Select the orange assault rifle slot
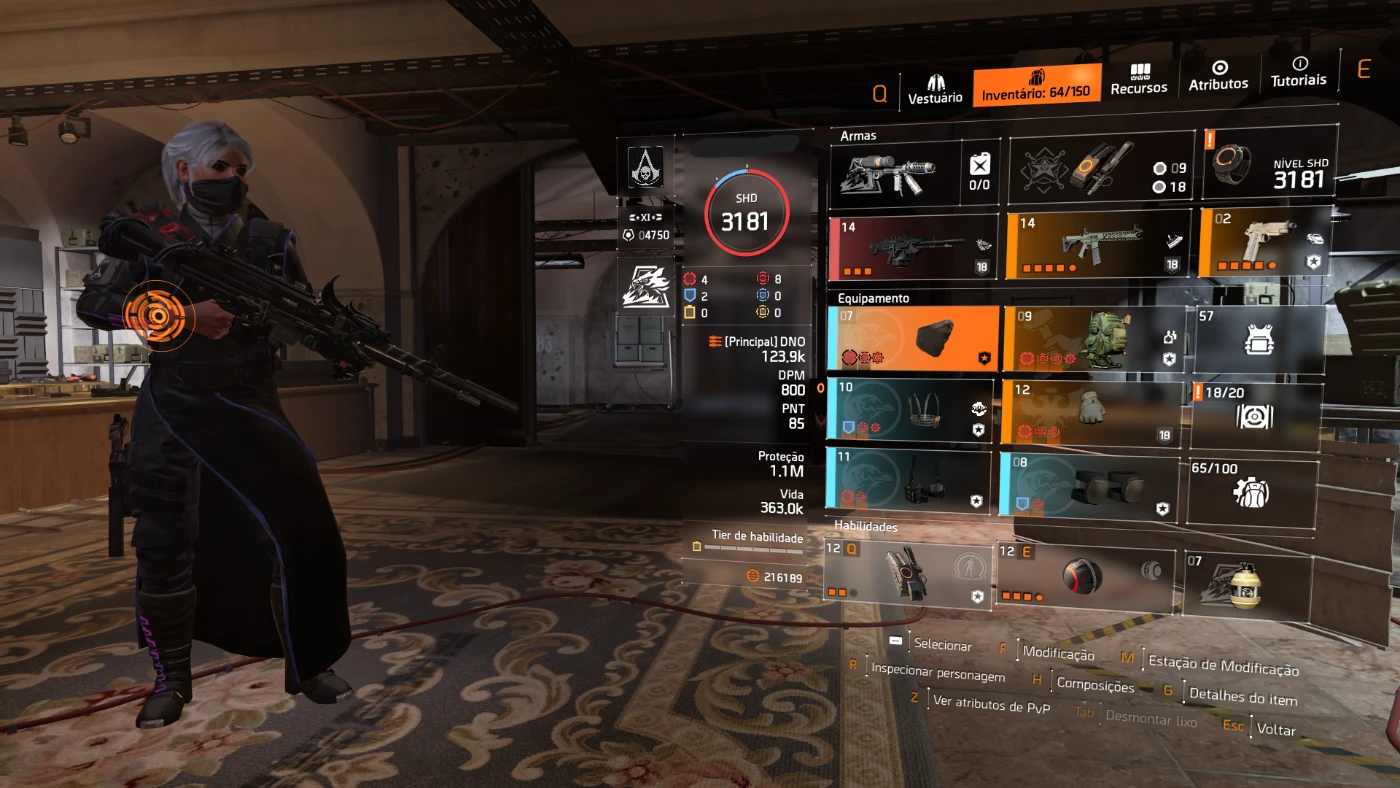Screen dimensions: 1400x788 [1097, 244]
